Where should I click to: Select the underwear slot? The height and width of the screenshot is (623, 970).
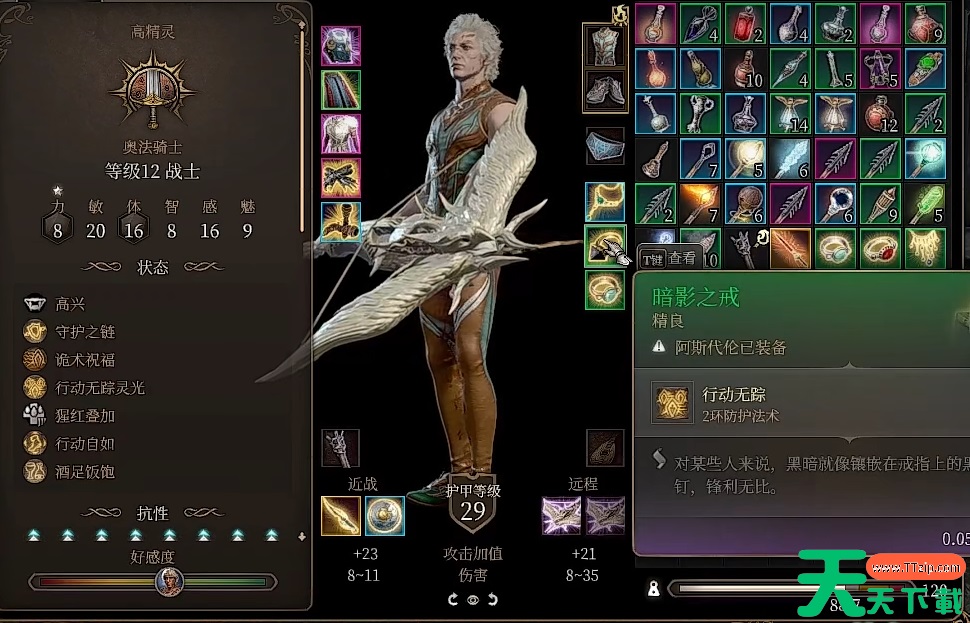click(x=604, y=146)
